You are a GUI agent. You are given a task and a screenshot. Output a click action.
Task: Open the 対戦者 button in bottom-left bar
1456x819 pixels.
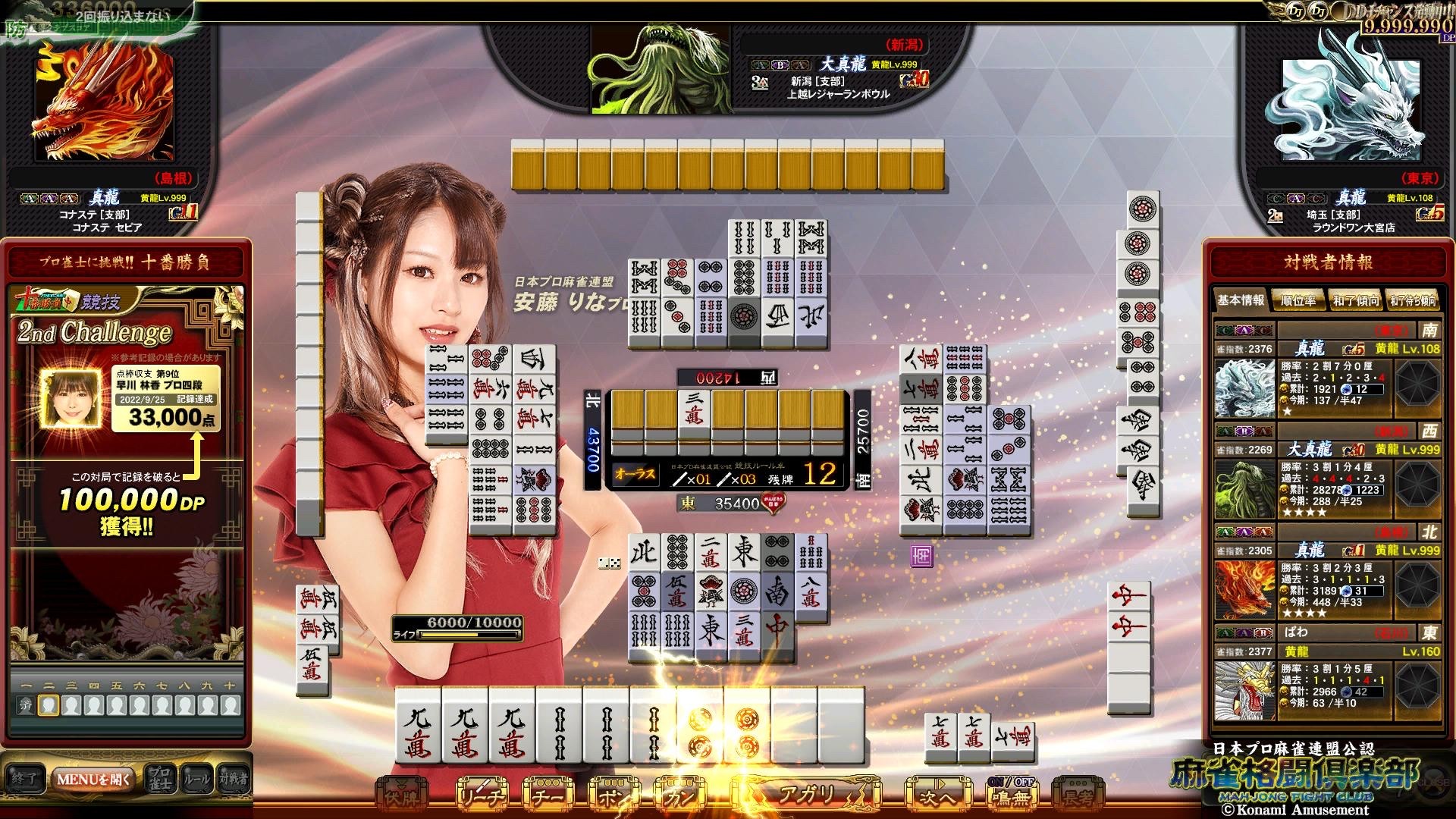[234, 779]
